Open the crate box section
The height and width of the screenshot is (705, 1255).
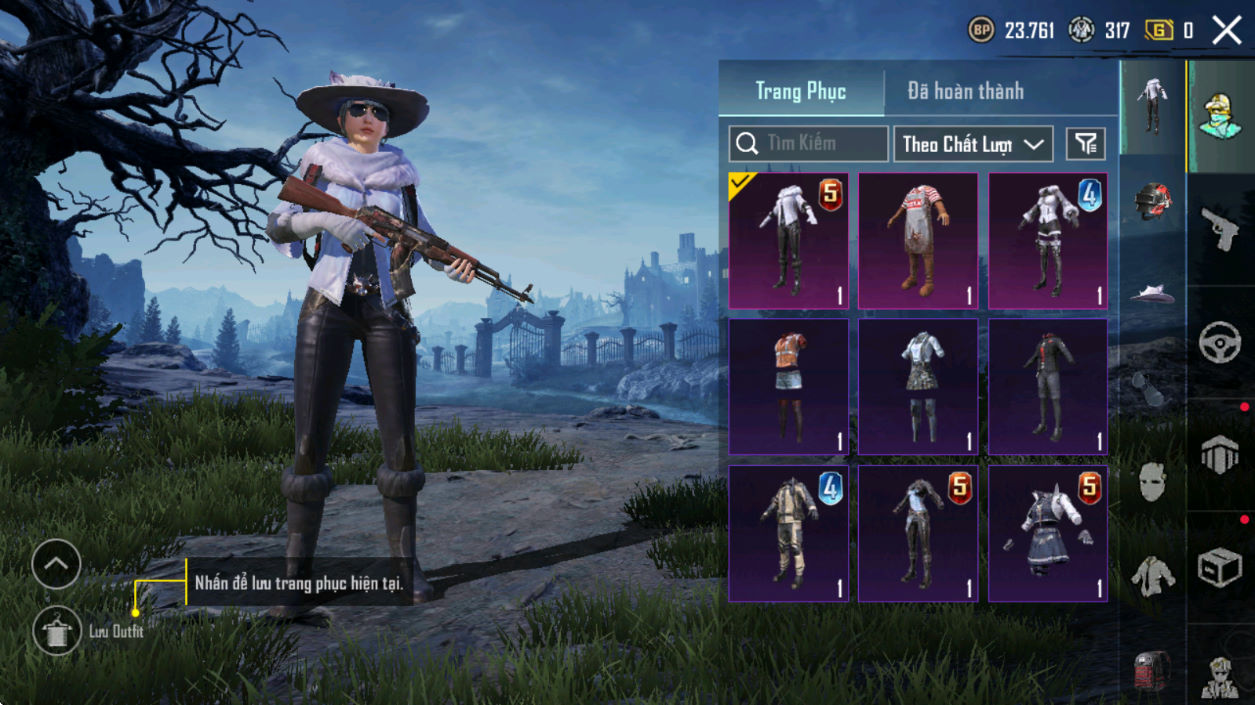pyautogui.click(x=1219, y=568)
